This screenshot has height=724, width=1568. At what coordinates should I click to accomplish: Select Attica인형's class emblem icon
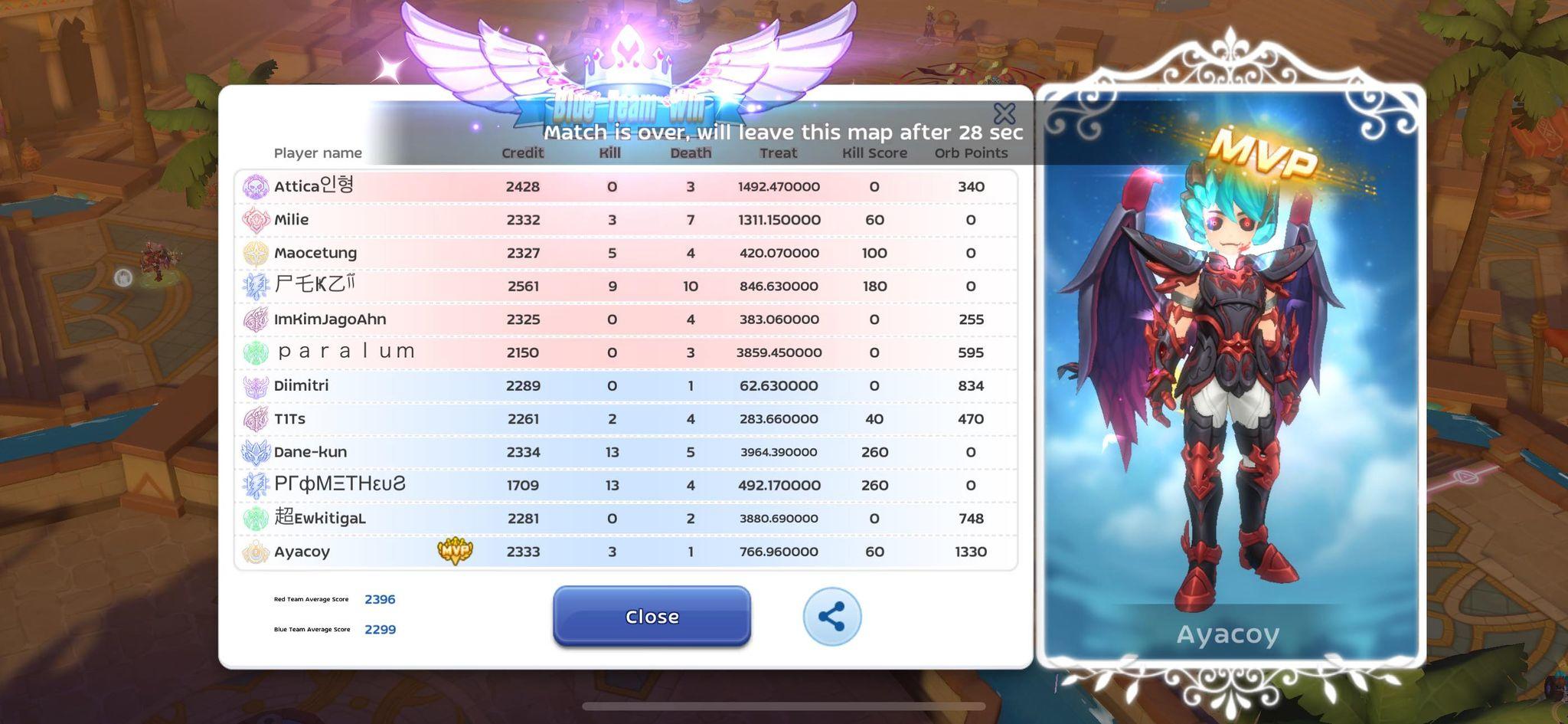[x=253, y=186]
